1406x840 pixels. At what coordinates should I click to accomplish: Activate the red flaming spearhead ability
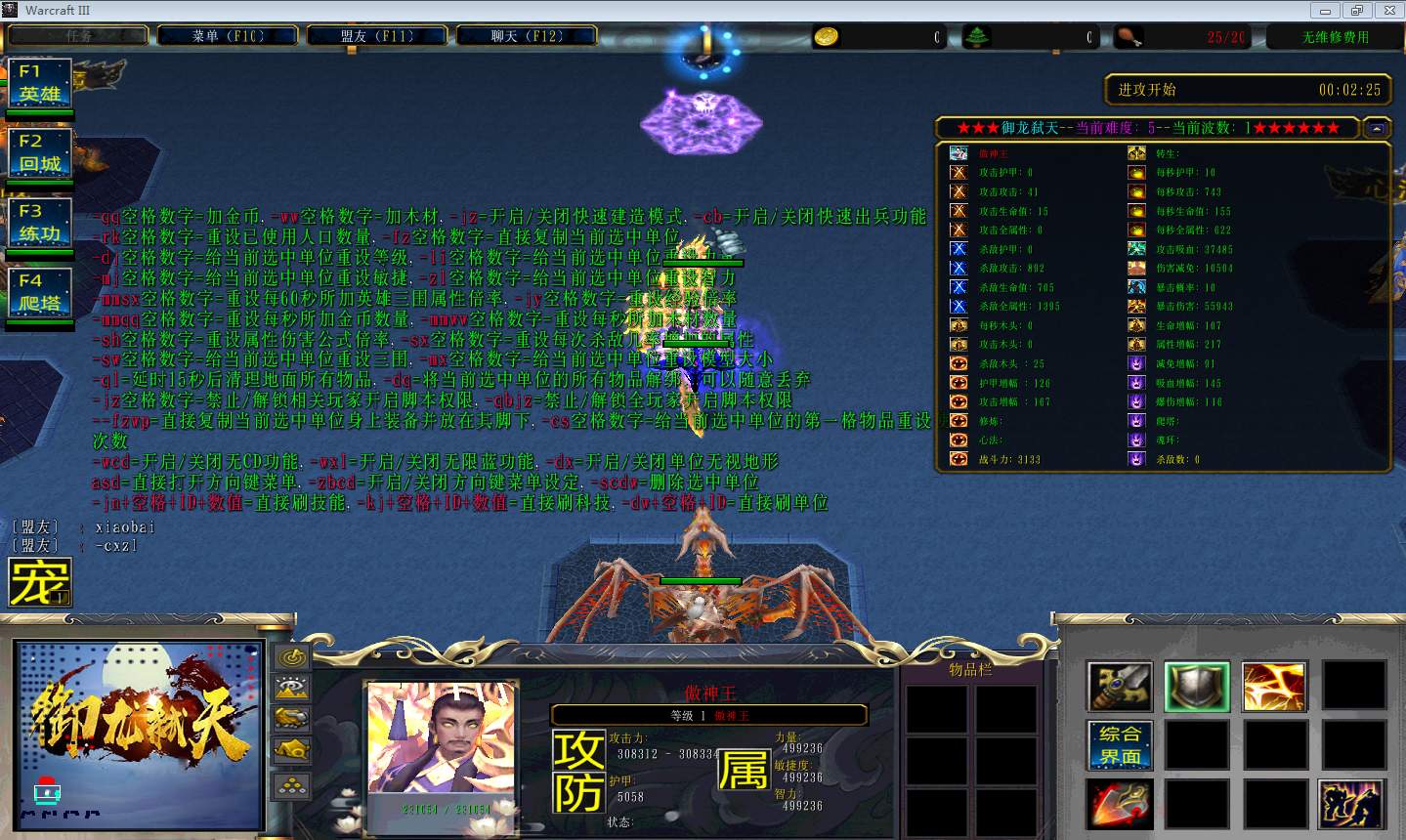click(x=1120, y=804)
